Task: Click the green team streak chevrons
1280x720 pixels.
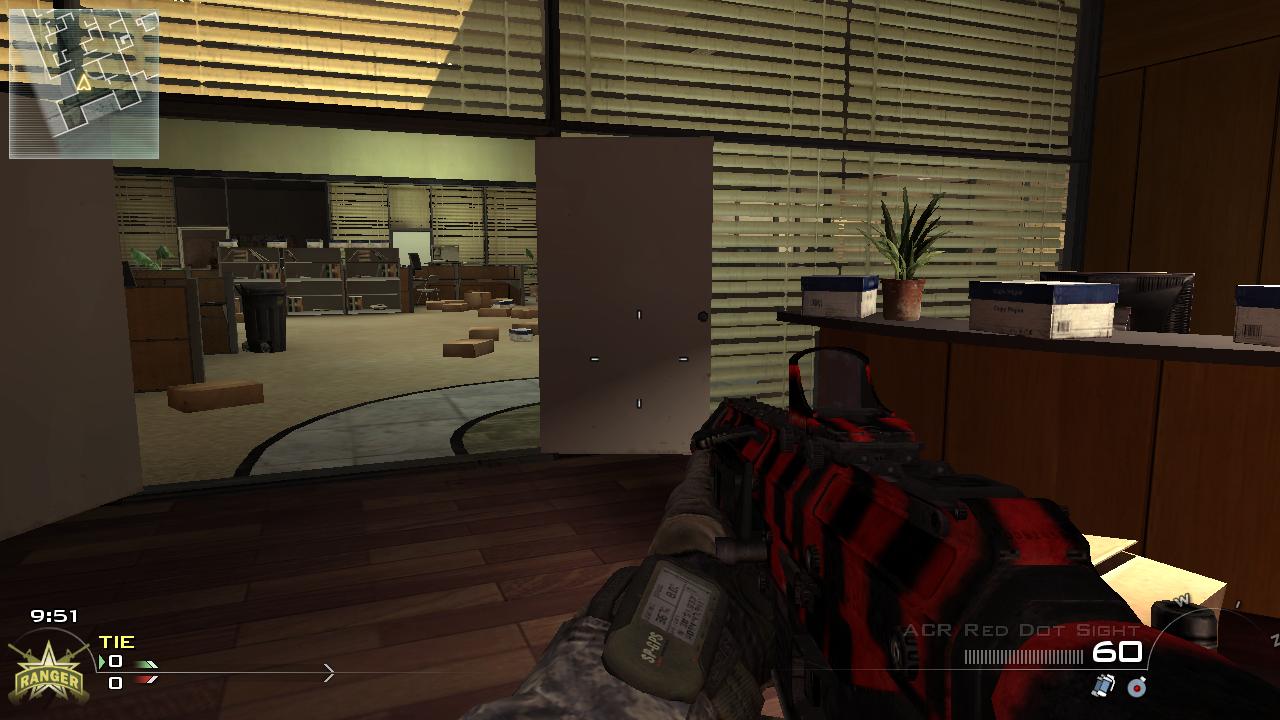Action: point(146,664)
